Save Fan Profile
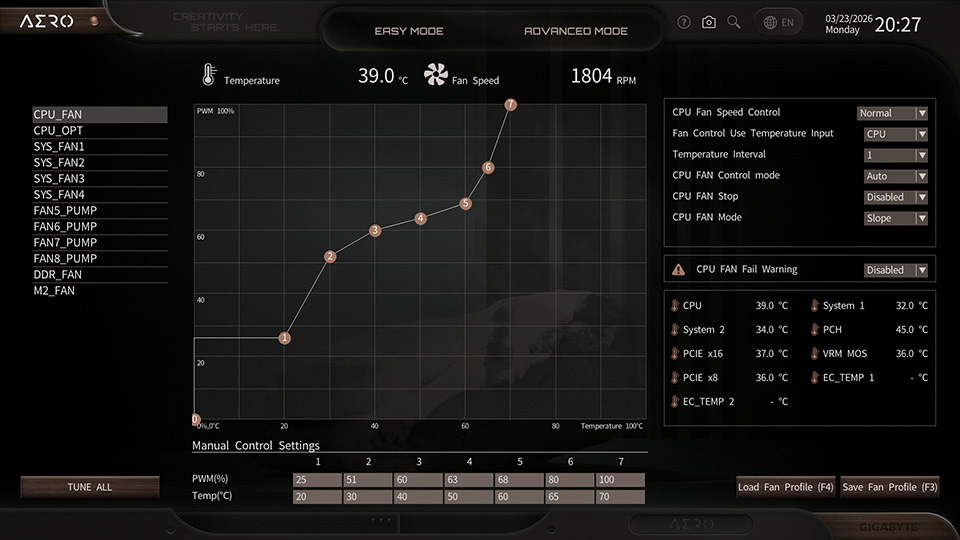Viewport: 960px width, 540px height. click(x=889, y=487)
